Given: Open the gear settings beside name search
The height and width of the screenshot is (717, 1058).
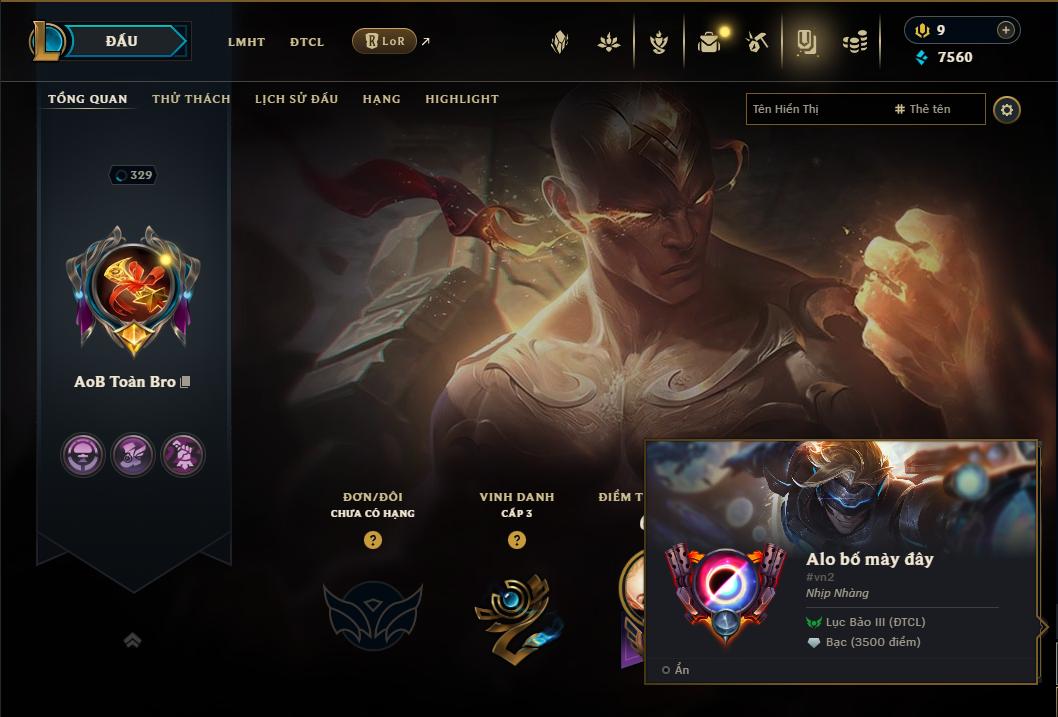Looking at the screenshot, I should click(x=1007, y=109).
